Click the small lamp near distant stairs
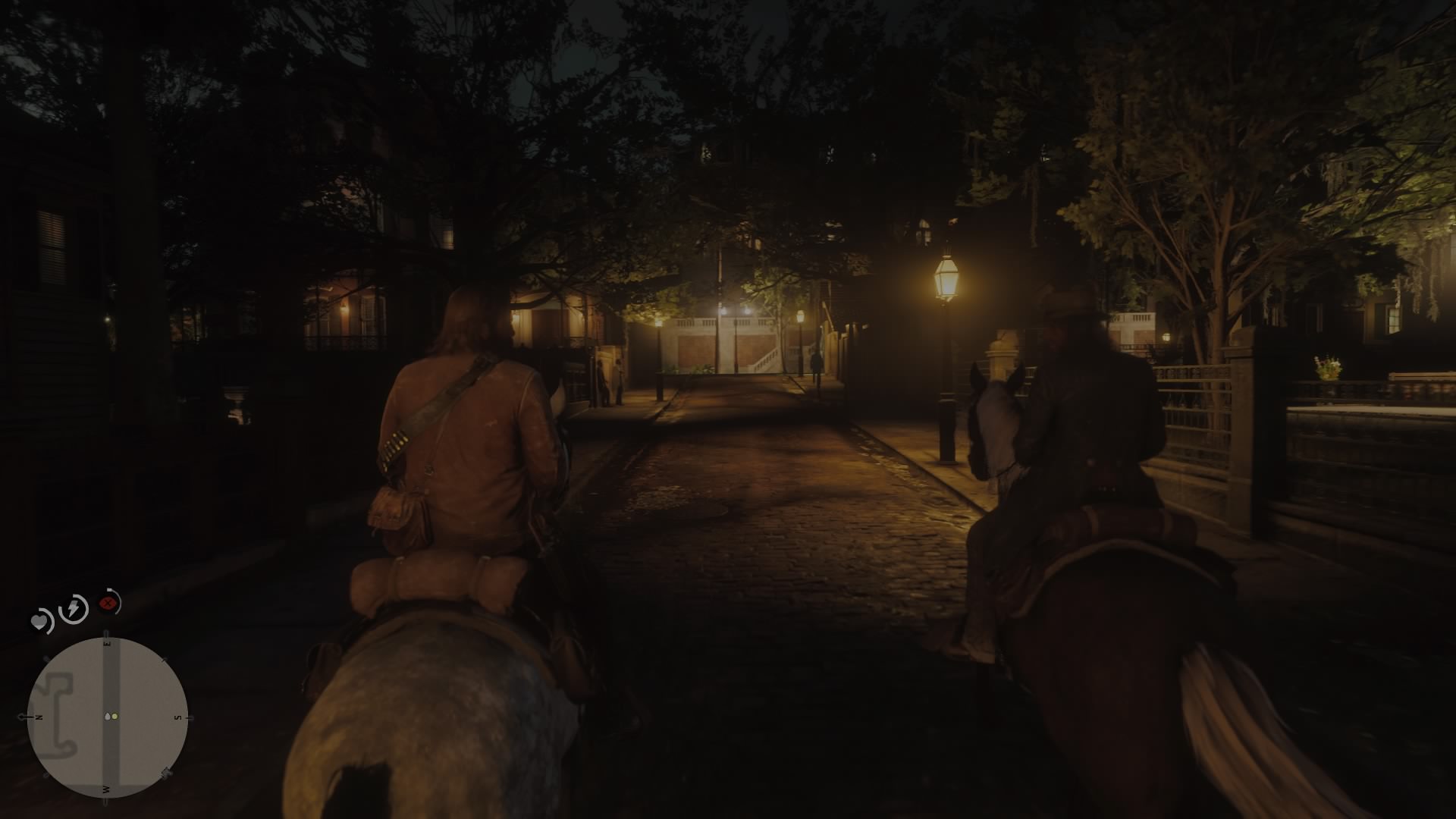This screenshot has width=1456, height=819. coord(800,315)
